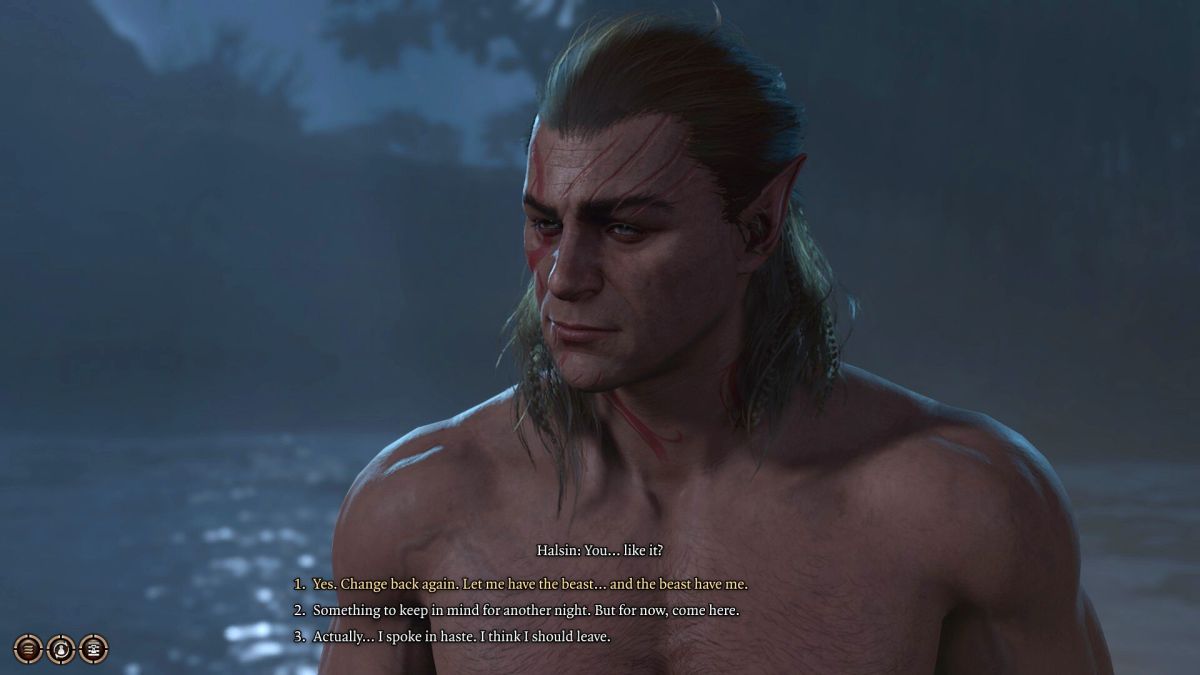Choose the reply "Yes. Change back again"
This screenshot has width=1200, height=675.
tap(529, 584)
